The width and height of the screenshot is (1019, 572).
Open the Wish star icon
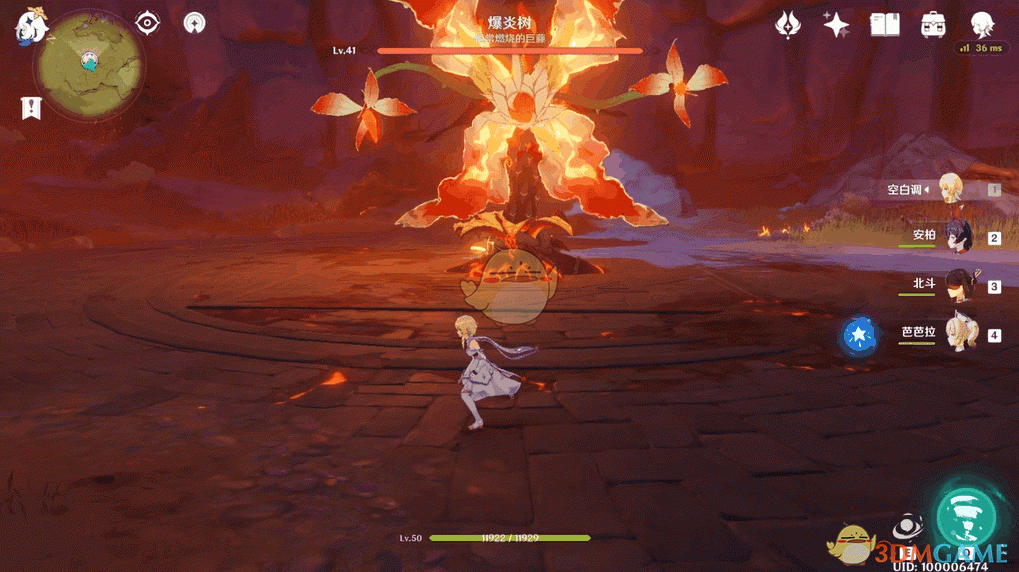pyautogui.click(x=836, y=25)
